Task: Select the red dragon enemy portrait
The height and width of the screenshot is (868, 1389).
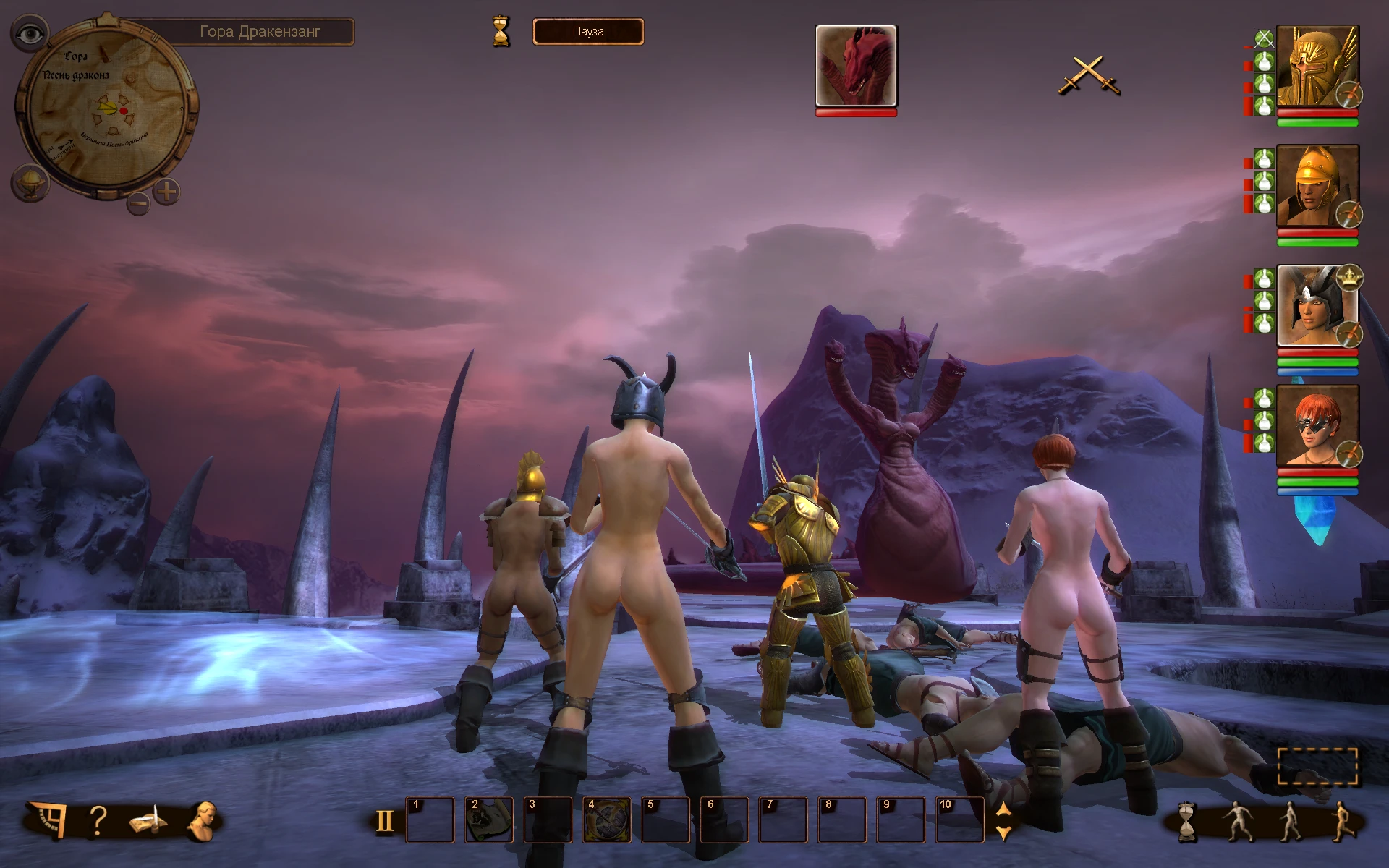Action: click(x=857, y=67)
